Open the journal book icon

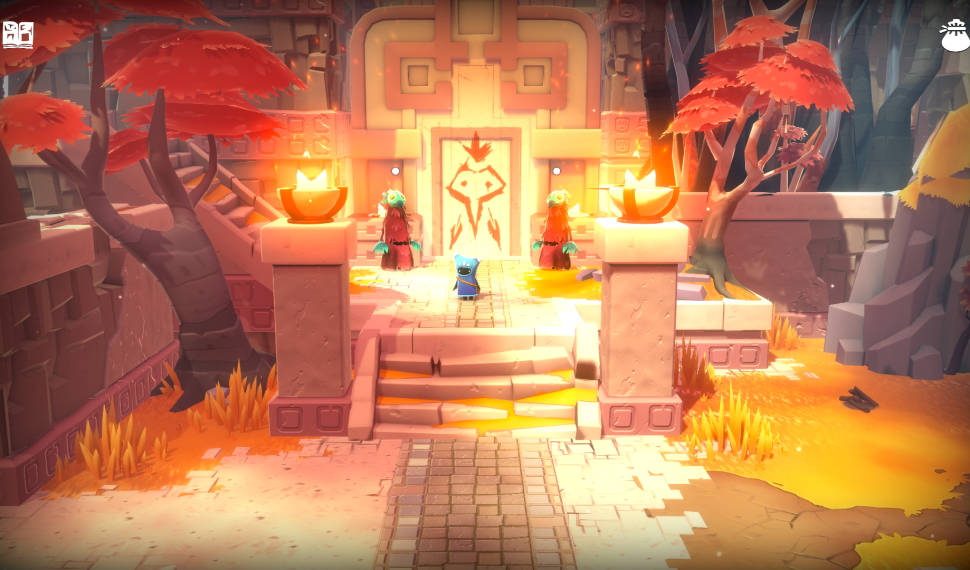[18, 36]
